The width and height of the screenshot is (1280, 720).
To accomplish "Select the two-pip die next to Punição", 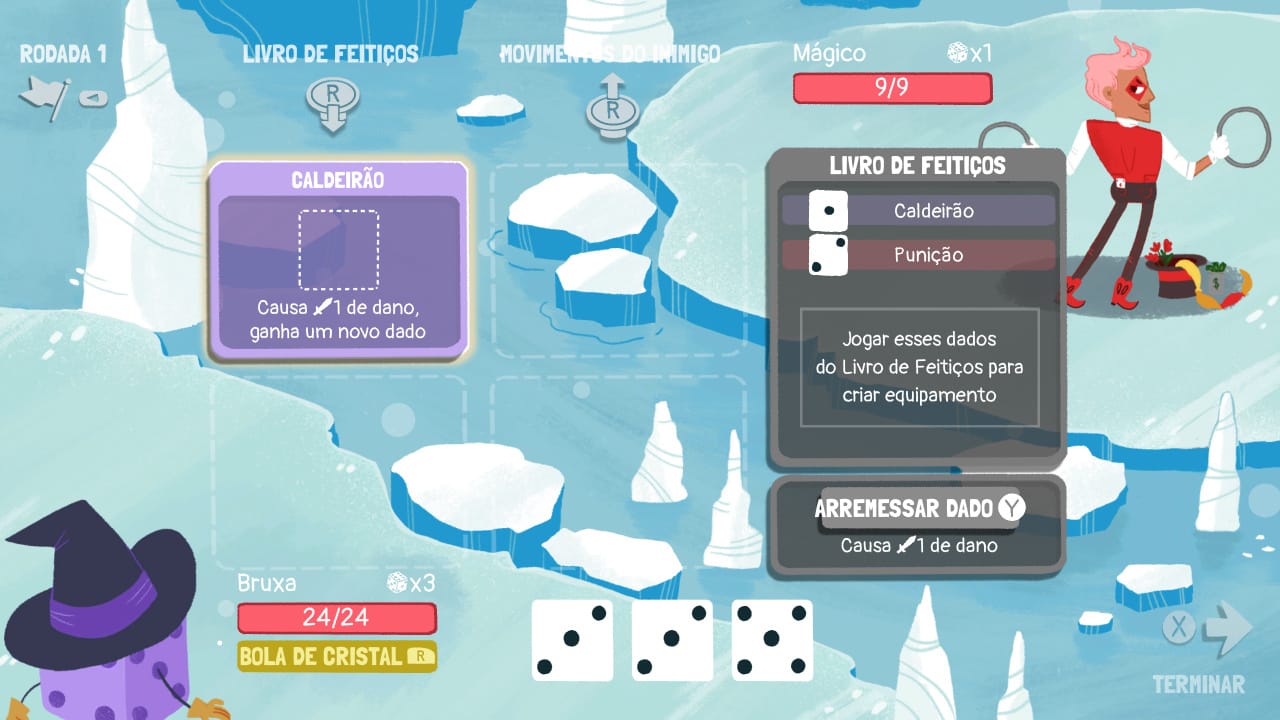I will 827,255.
